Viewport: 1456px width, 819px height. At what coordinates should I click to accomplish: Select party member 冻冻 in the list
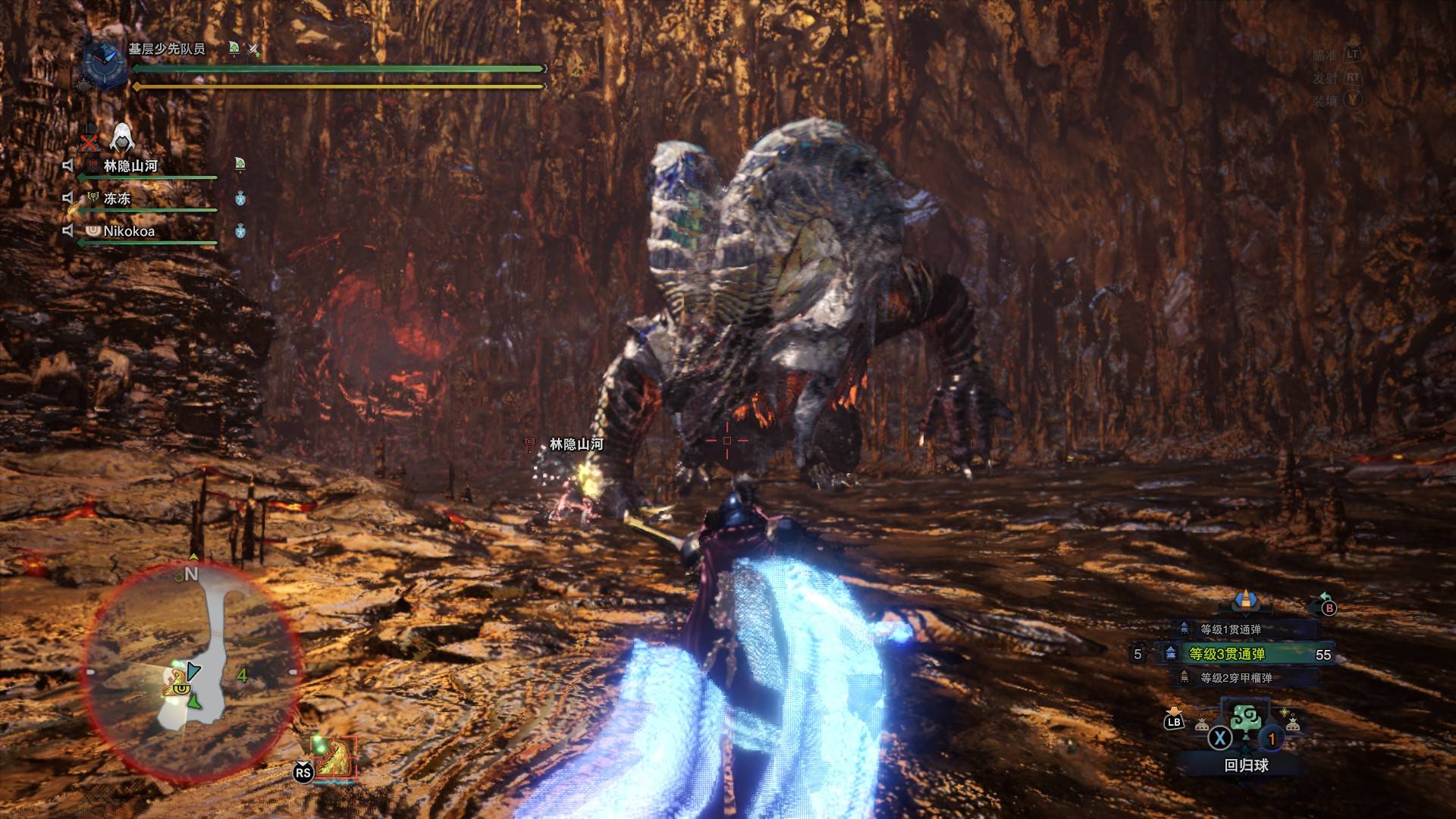point(118,199)
